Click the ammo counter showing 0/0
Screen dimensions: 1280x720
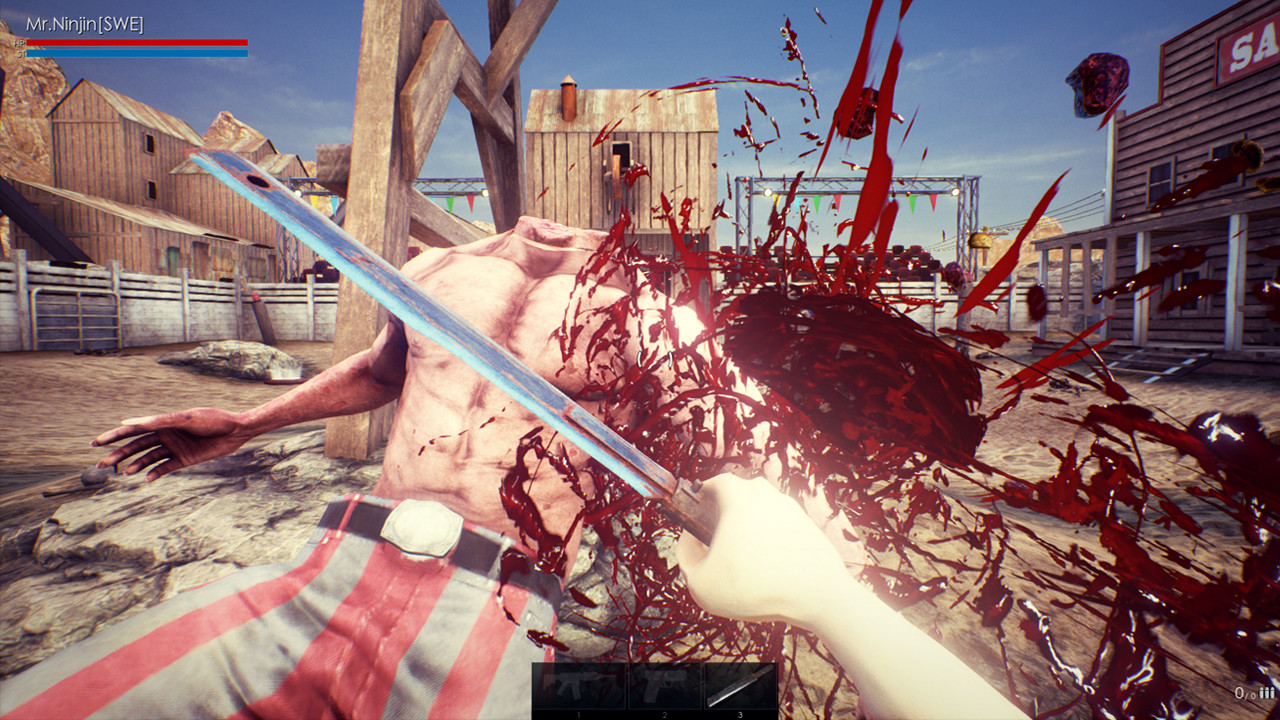click(1243, 692)
